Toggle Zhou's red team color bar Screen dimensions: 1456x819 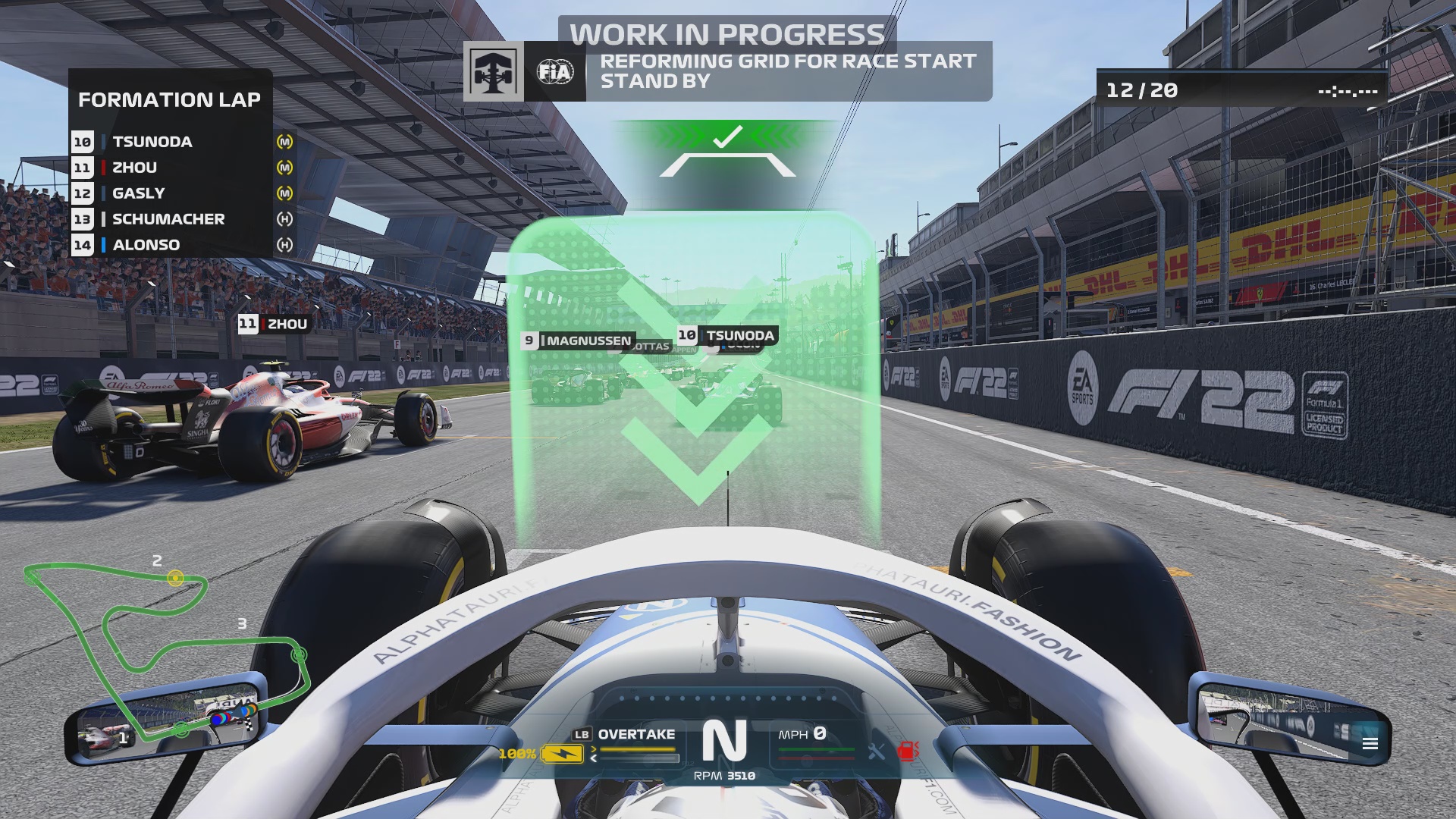pyautogui.click(x=104, y=168)
